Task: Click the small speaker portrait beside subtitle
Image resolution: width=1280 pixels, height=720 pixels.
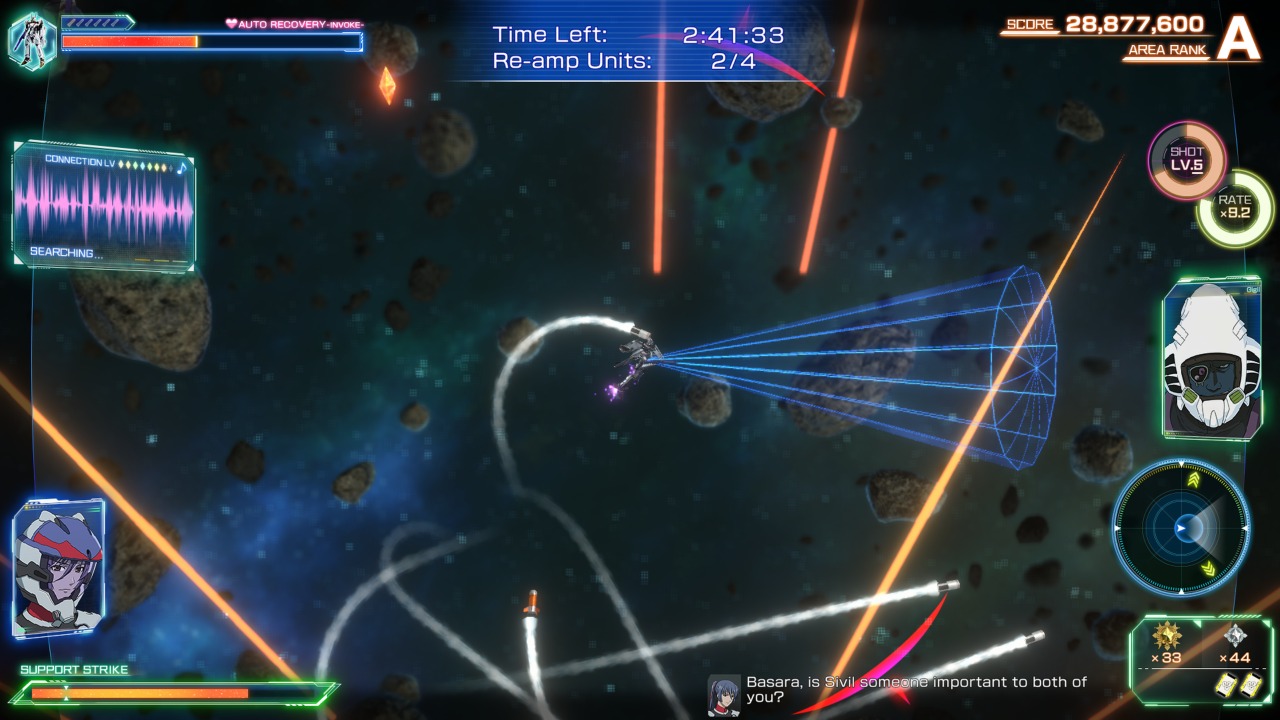Action: click(x=723, y=694)
